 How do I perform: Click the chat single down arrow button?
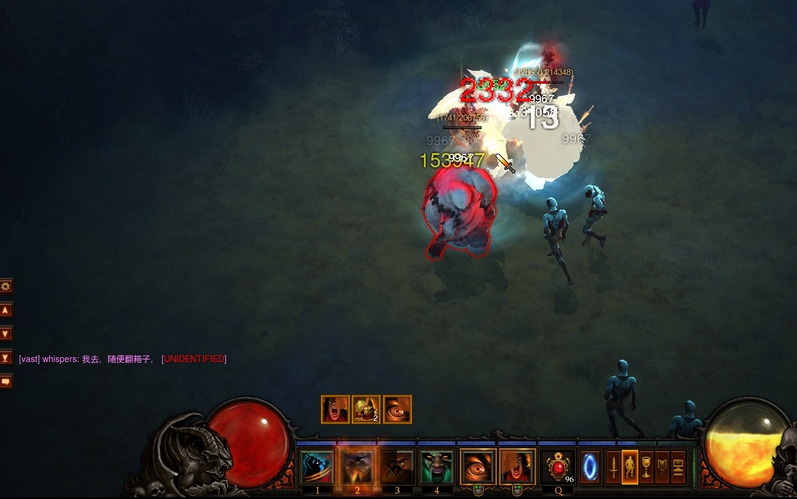6,334
